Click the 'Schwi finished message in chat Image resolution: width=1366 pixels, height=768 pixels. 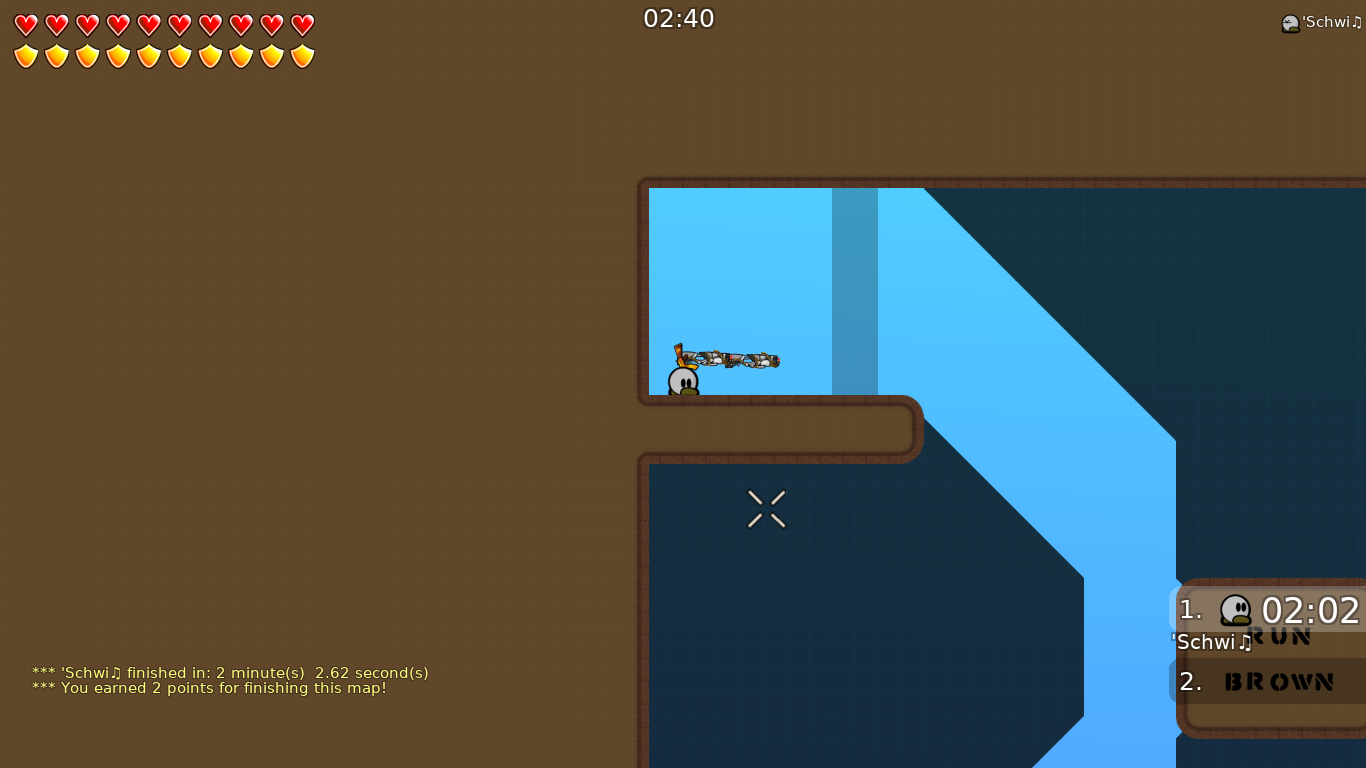[x=230, y=673]
